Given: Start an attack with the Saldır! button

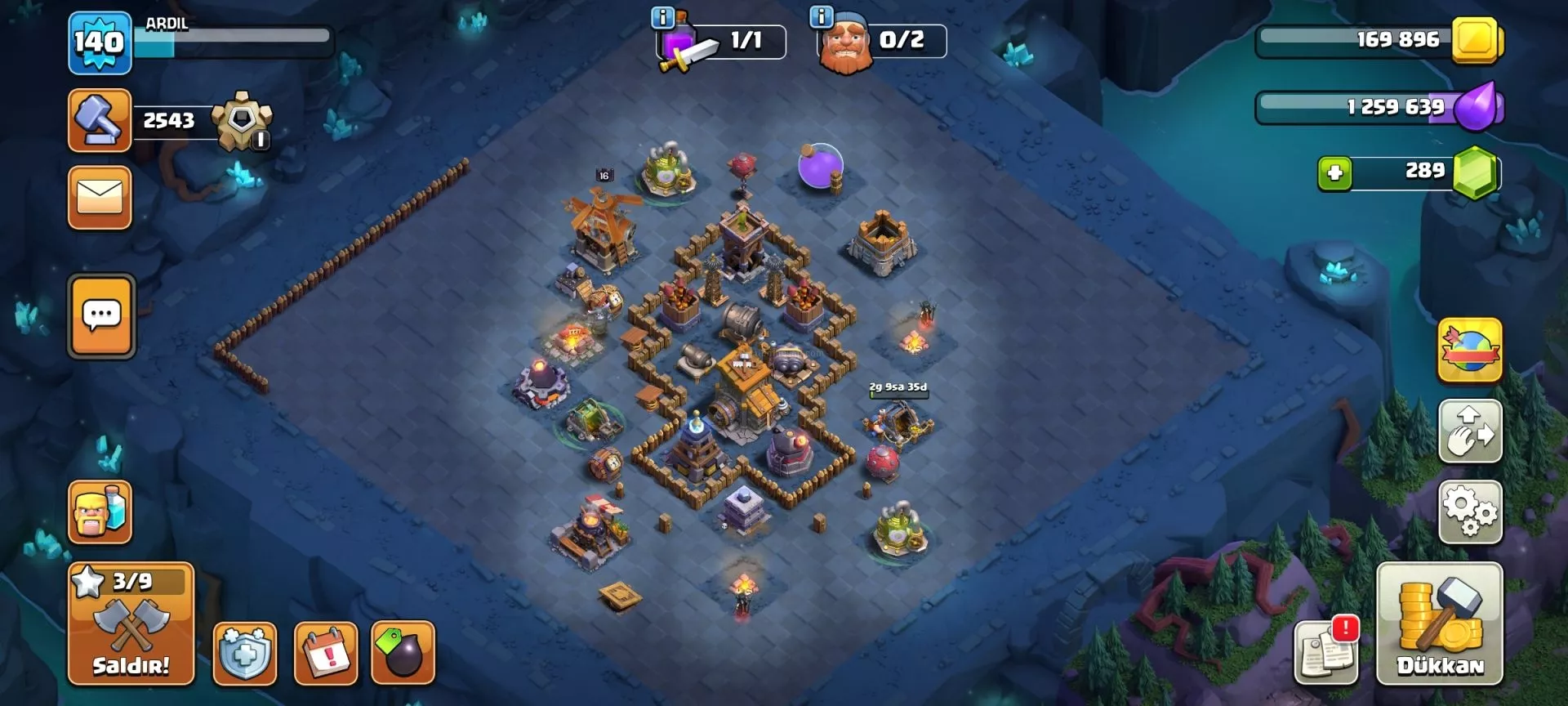Looking at the screenshot, I should point(131,624).
